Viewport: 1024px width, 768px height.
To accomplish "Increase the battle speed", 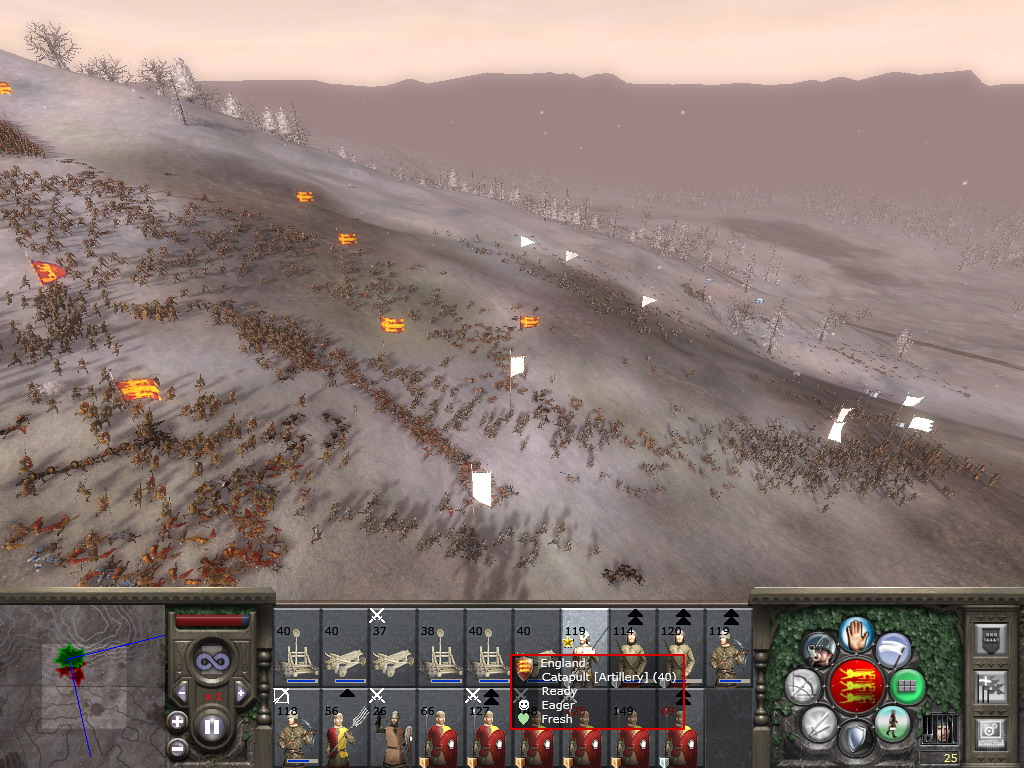I will 241,692.
